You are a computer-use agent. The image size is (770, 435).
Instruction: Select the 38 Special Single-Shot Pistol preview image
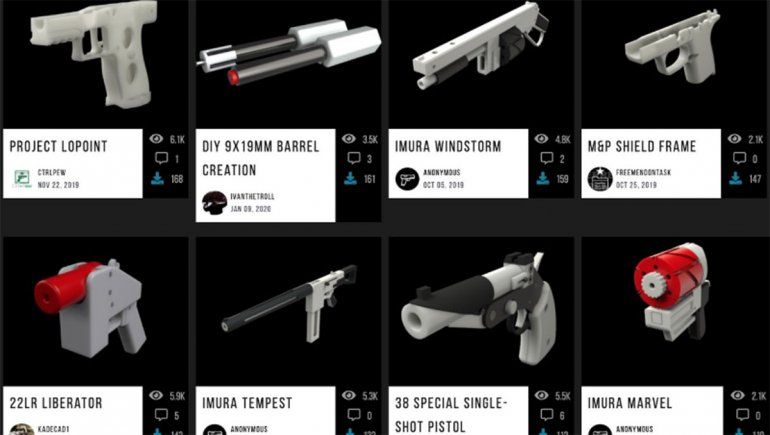[x=481, y=305]
